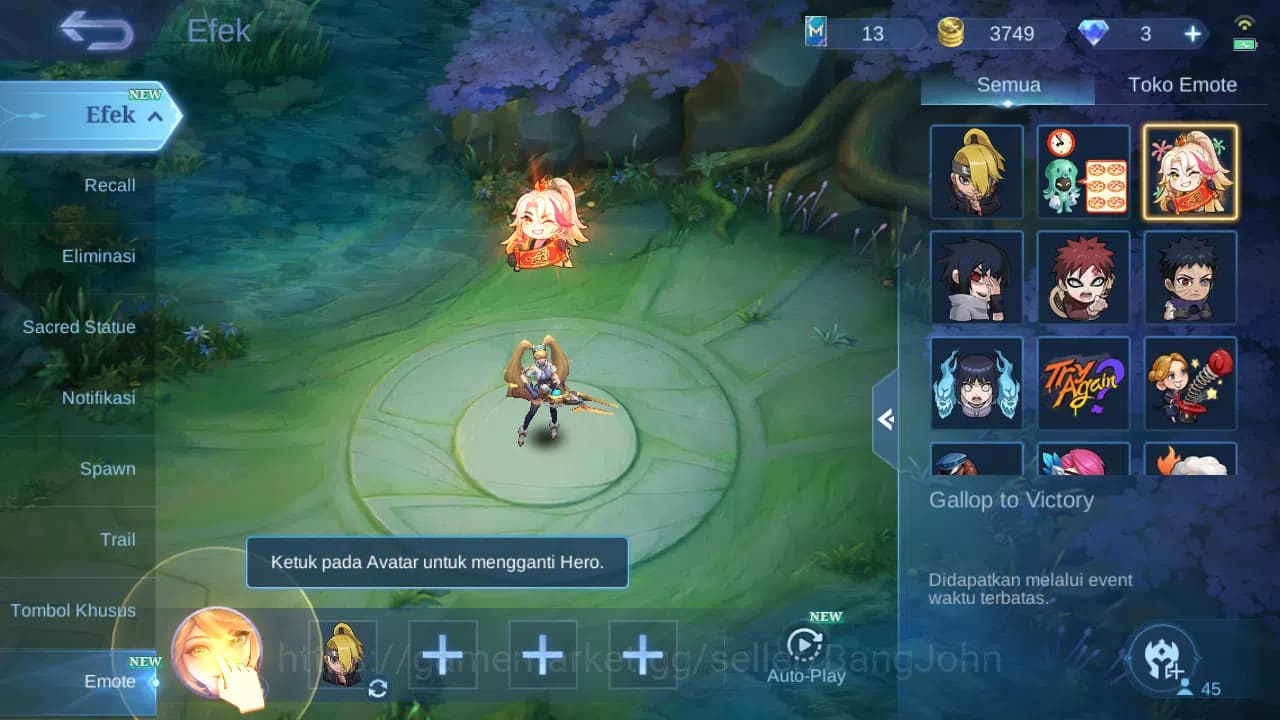
Task: Select the Gallop to Victory emote thumbnail
Action: [1190, 170]
